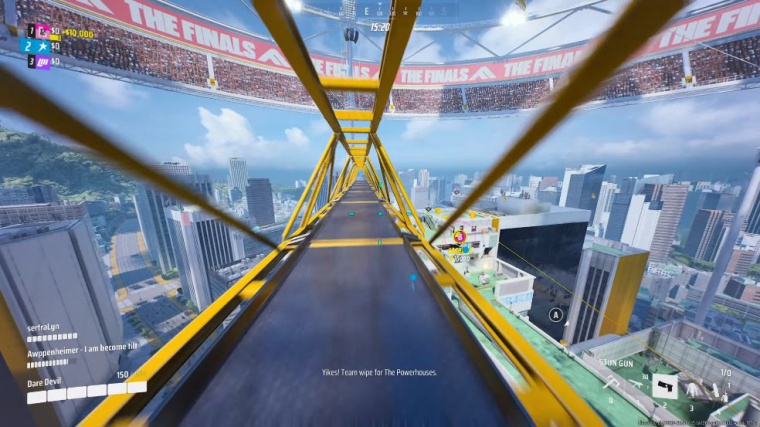Select the highlighted stun gun slot
Screen dimensions: 760x427
(664, 386)
